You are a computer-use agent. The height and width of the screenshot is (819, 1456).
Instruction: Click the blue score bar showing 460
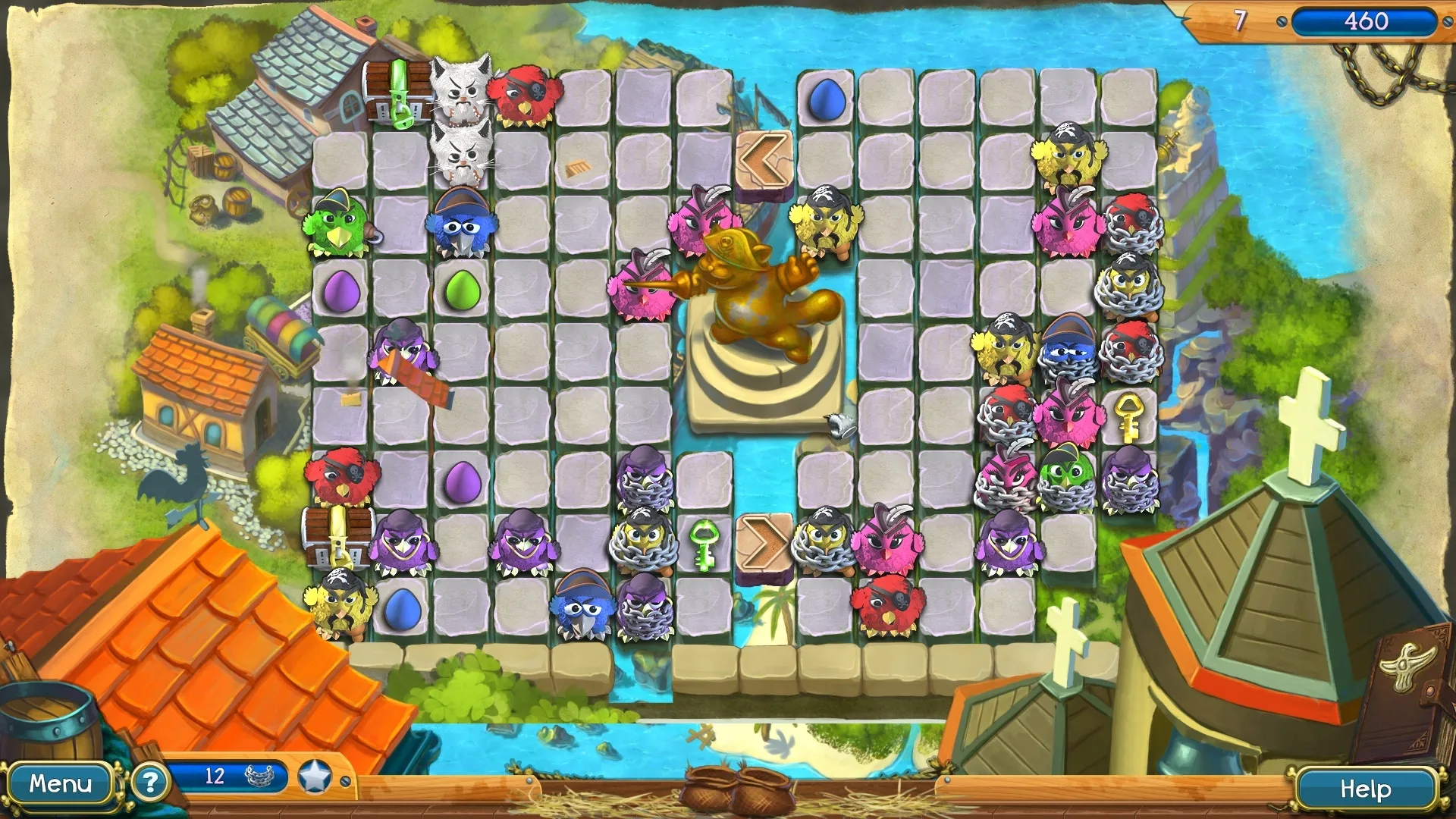click(1367, 23)
